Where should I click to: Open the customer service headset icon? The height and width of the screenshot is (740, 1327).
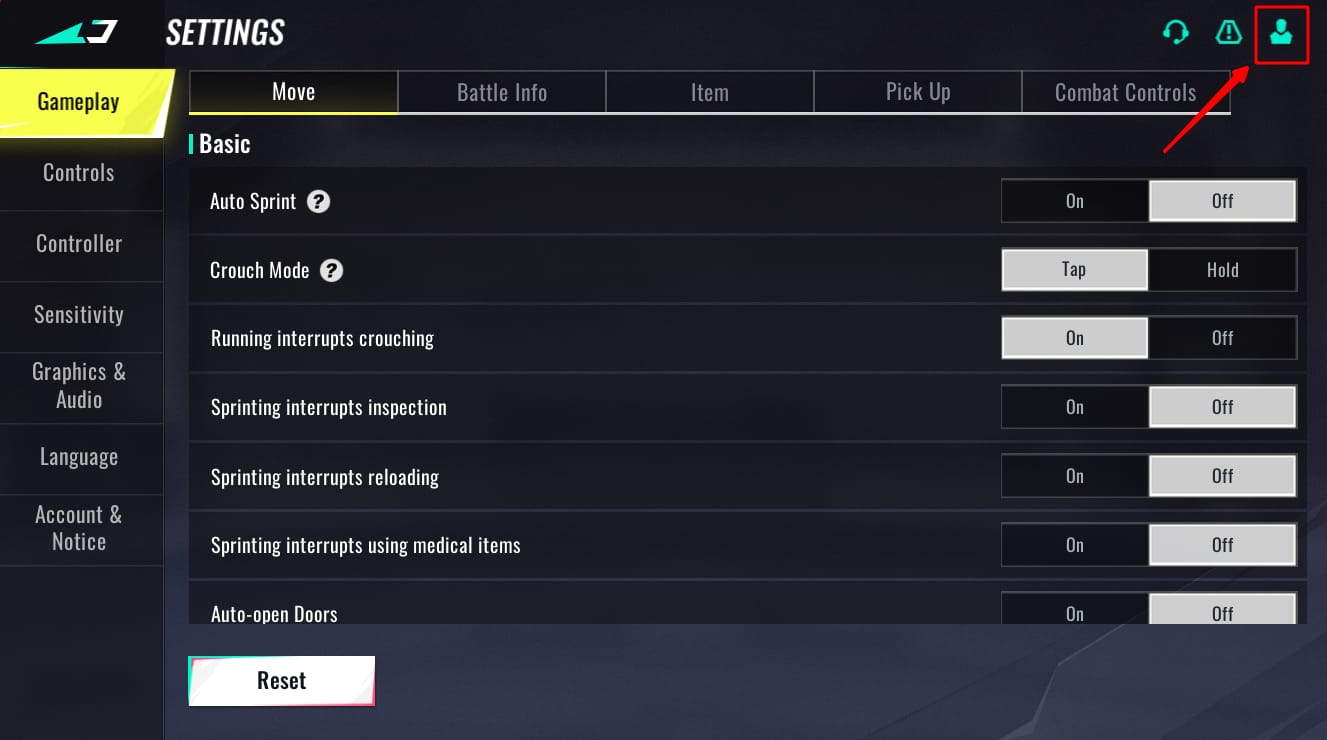tap(1176, 32)
